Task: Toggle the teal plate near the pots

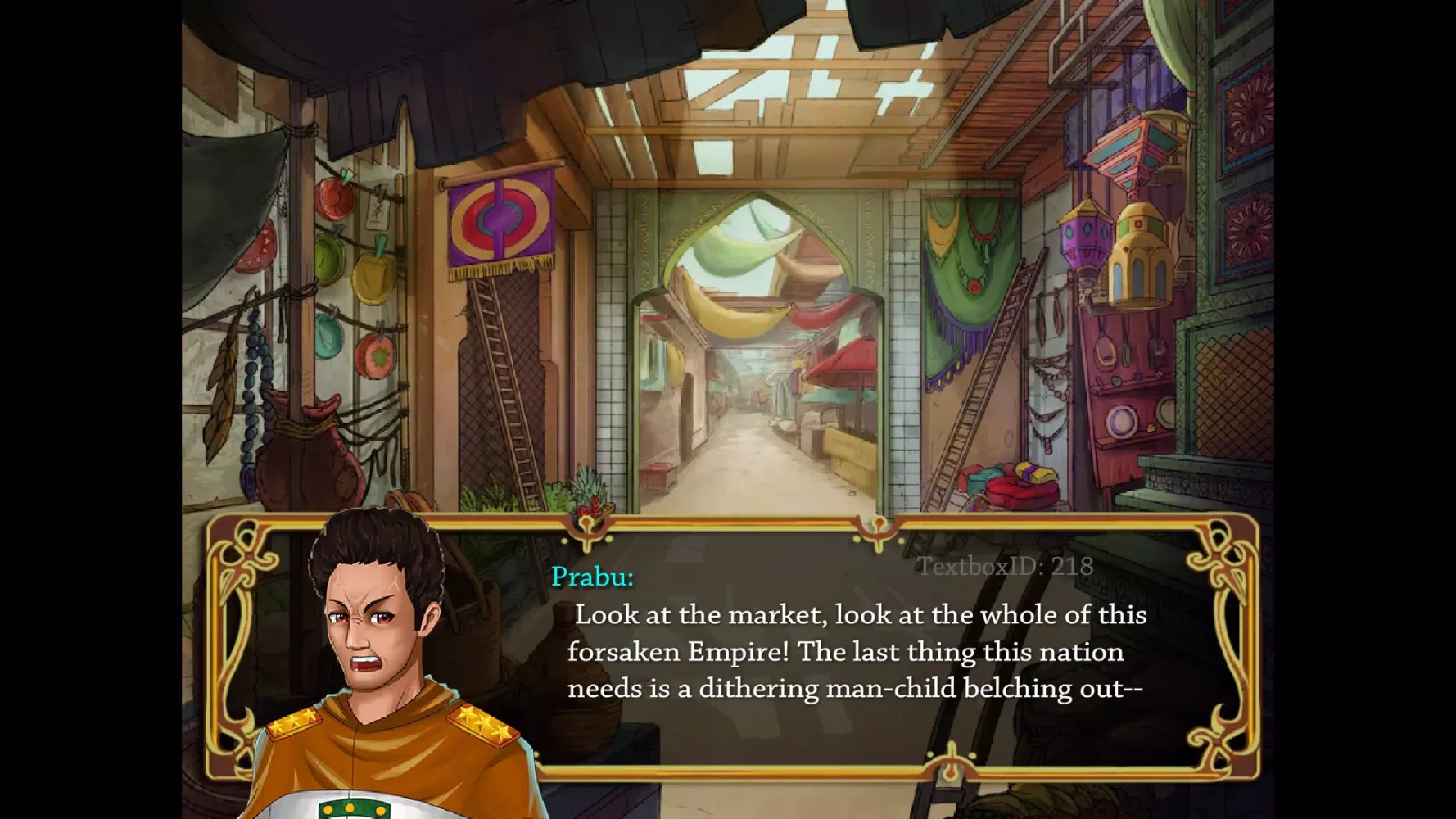Action: pyautogui.click(x=328, y=337)
